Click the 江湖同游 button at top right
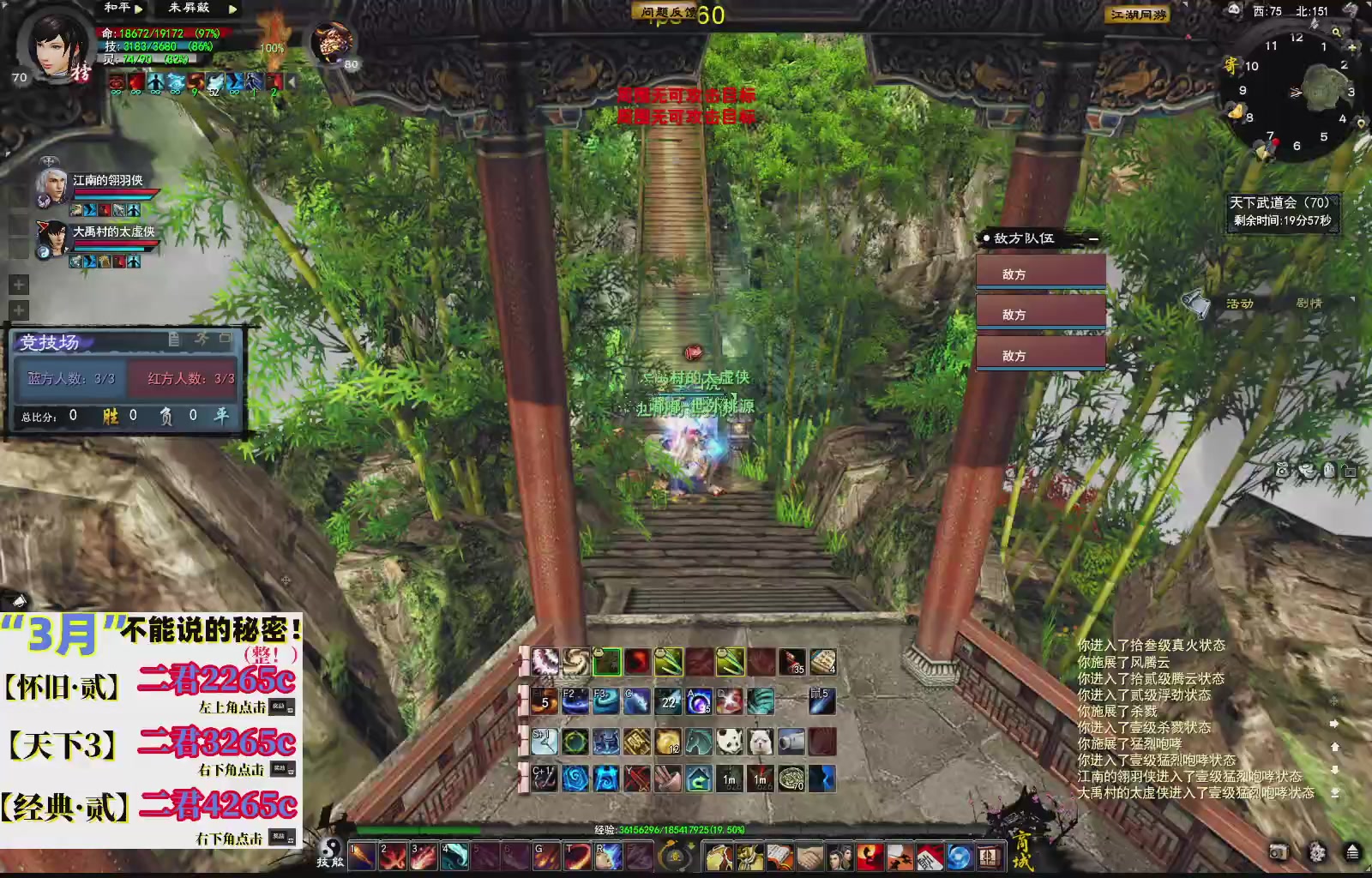Image resolution: width=1372 pixels, height=878 pixels. tap(1138, 15)
